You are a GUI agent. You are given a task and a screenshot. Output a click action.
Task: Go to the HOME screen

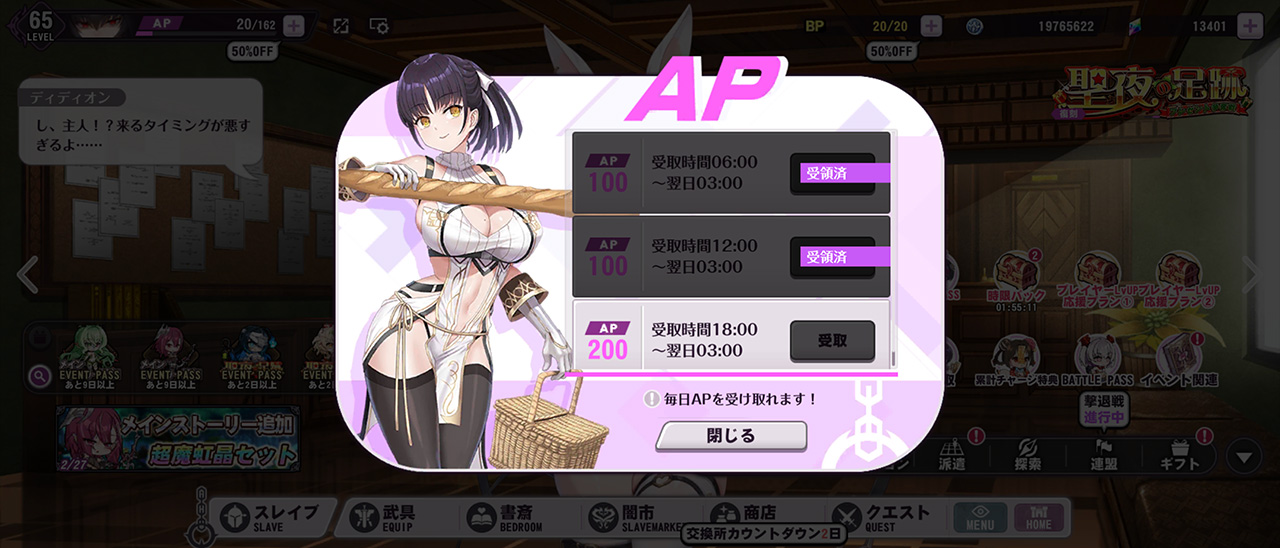tap(1038, 517)
